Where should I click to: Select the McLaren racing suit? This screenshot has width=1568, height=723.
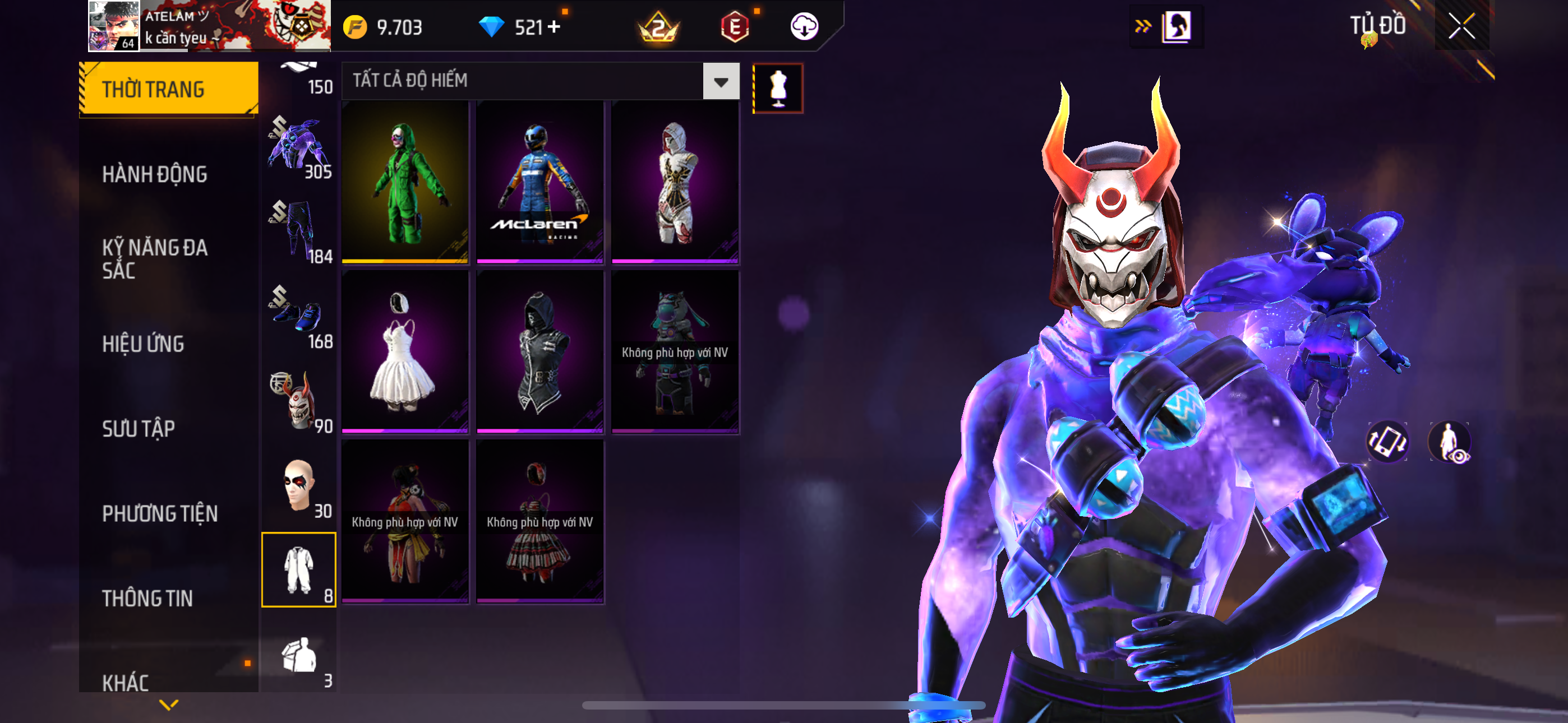(540, 183)
